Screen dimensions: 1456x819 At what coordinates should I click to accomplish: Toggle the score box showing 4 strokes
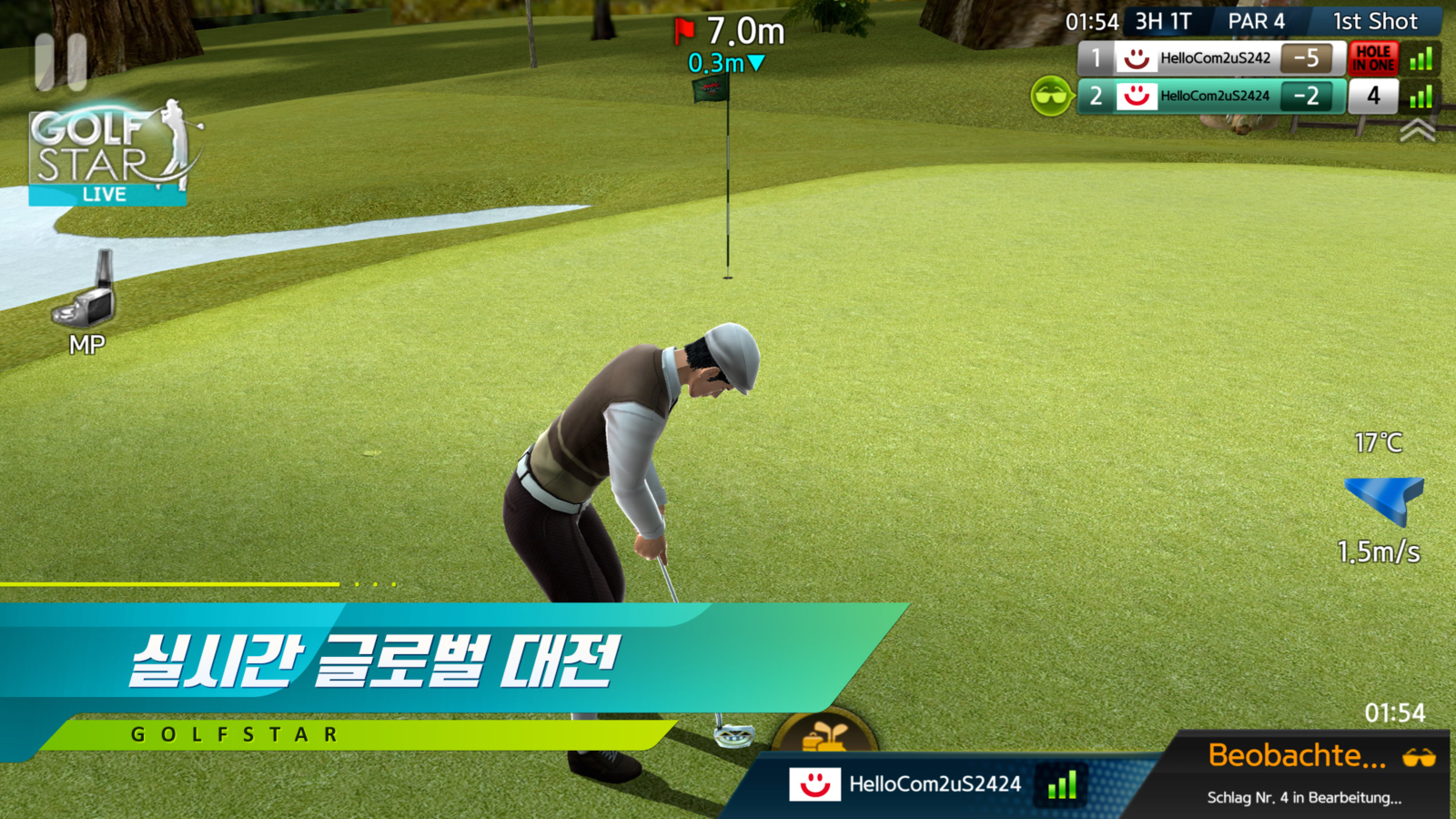1374,96
